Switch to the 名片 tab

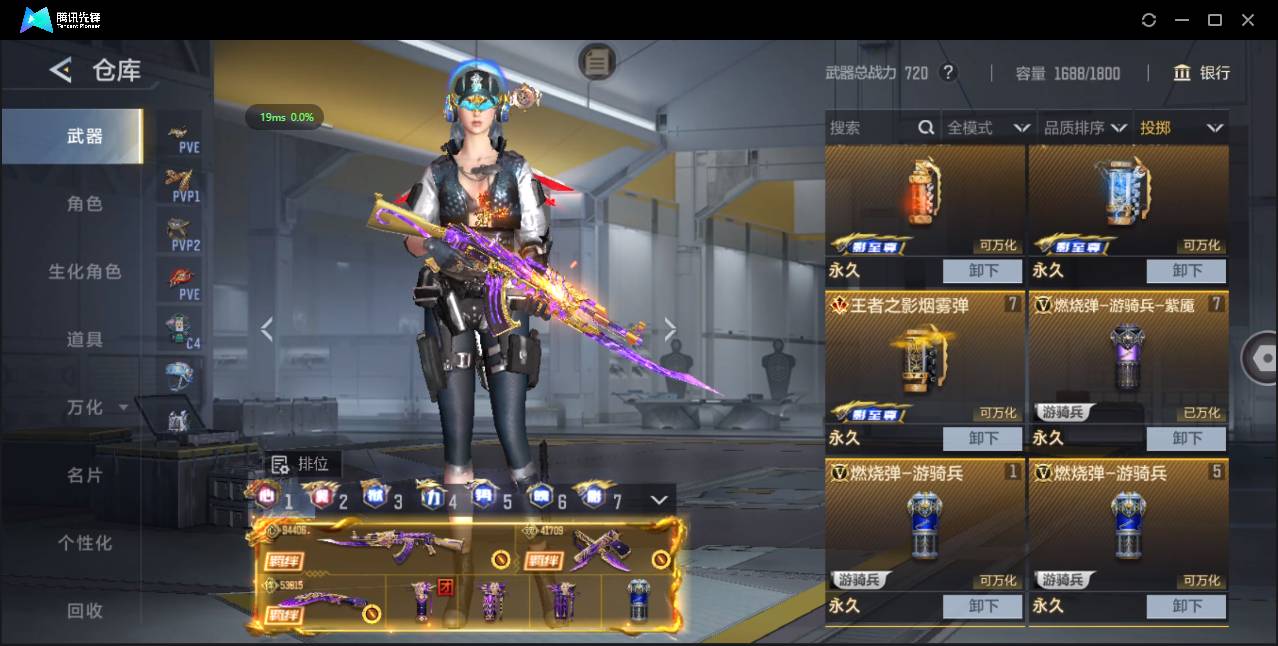(x=84, y=475)
